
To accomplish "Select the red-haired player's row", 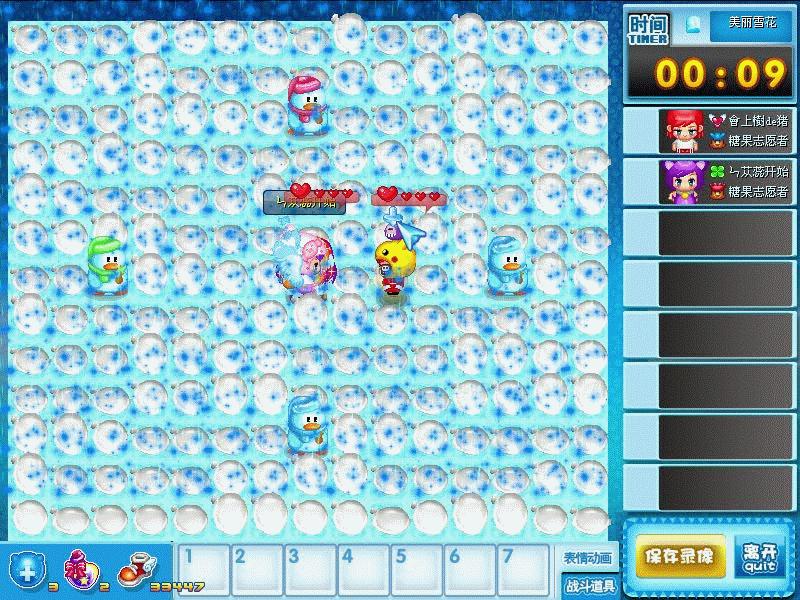I will (x=709, y=130).
